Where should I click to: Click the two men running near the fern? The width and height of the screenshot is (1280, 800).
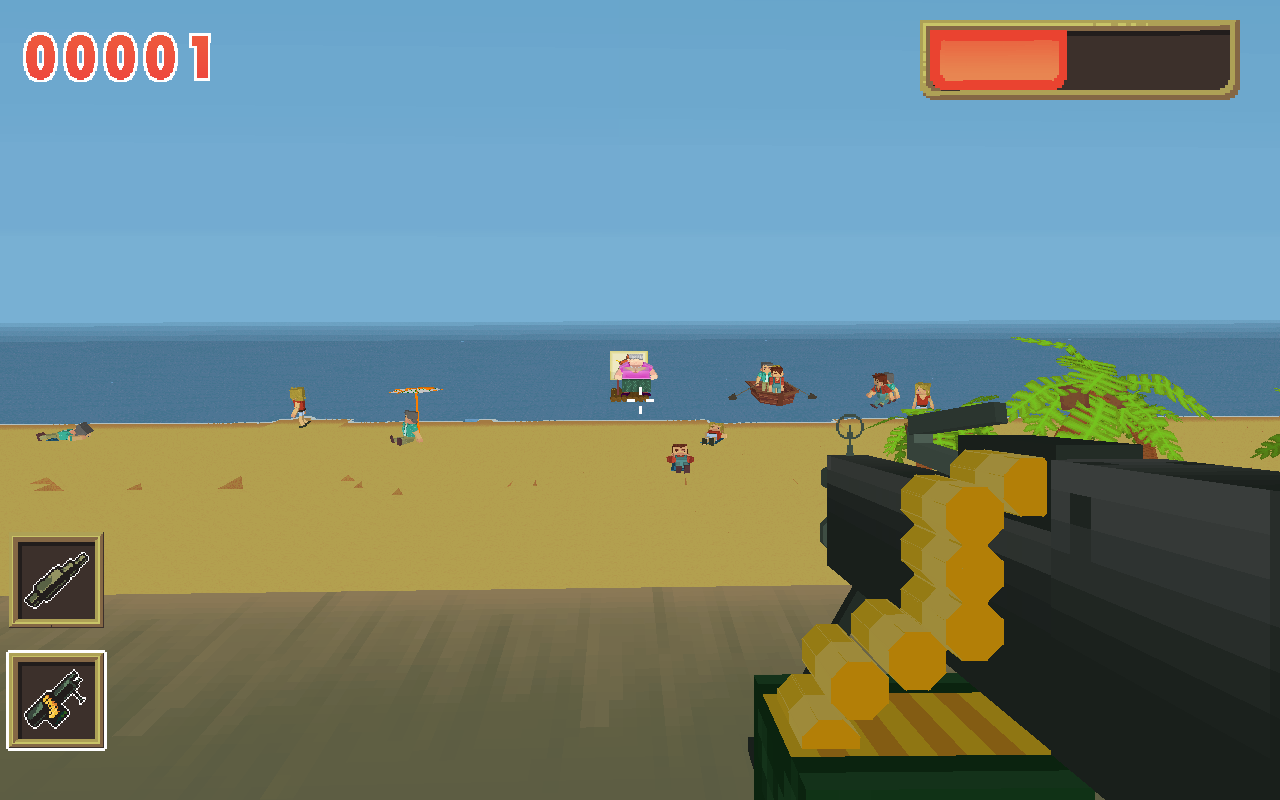click(882, 388)
